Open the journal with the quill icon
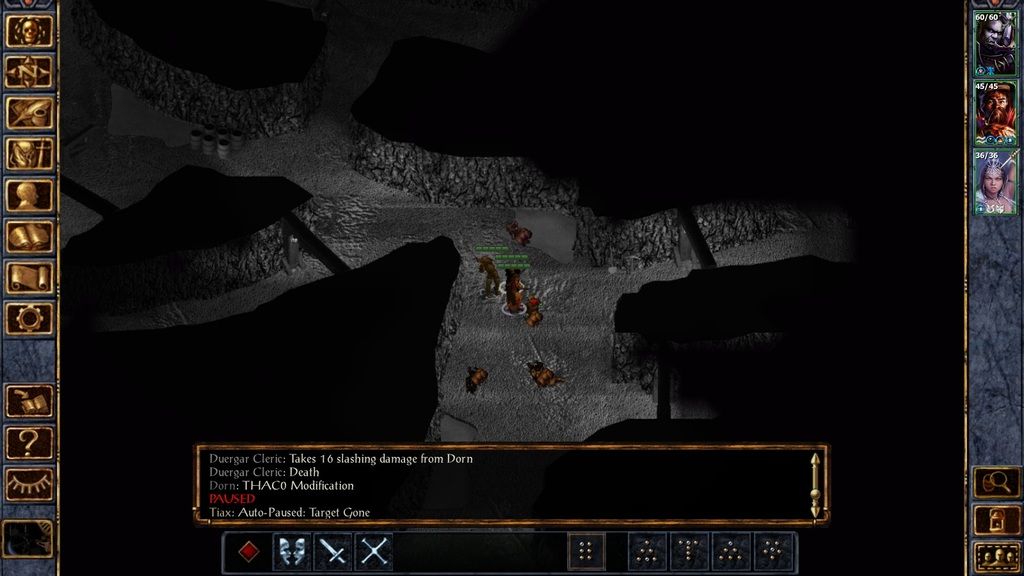1024x576 pixels. coord(29,112)
